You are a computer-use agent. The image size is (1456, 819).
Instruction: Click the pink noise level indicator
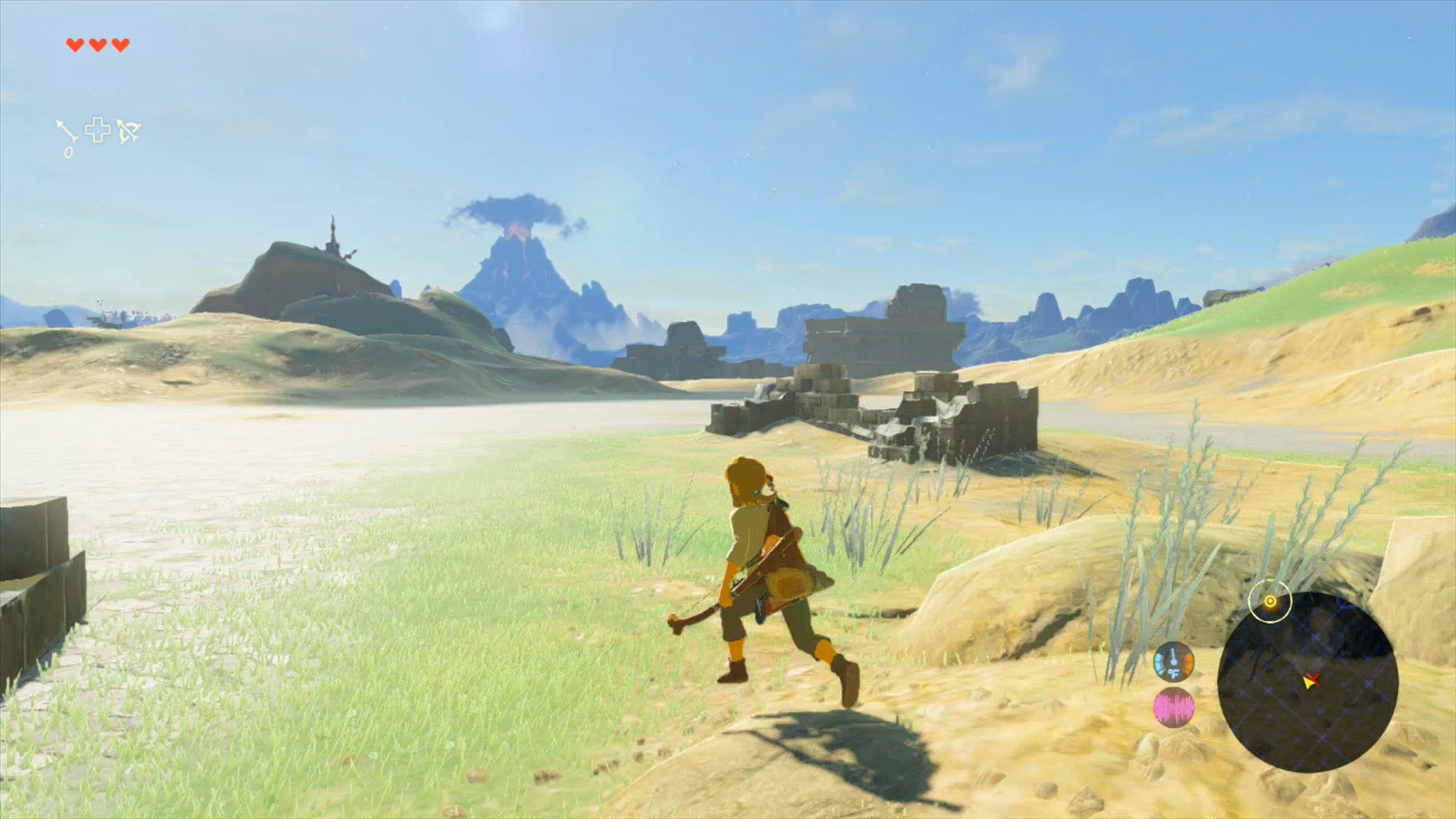[1173, 708]
